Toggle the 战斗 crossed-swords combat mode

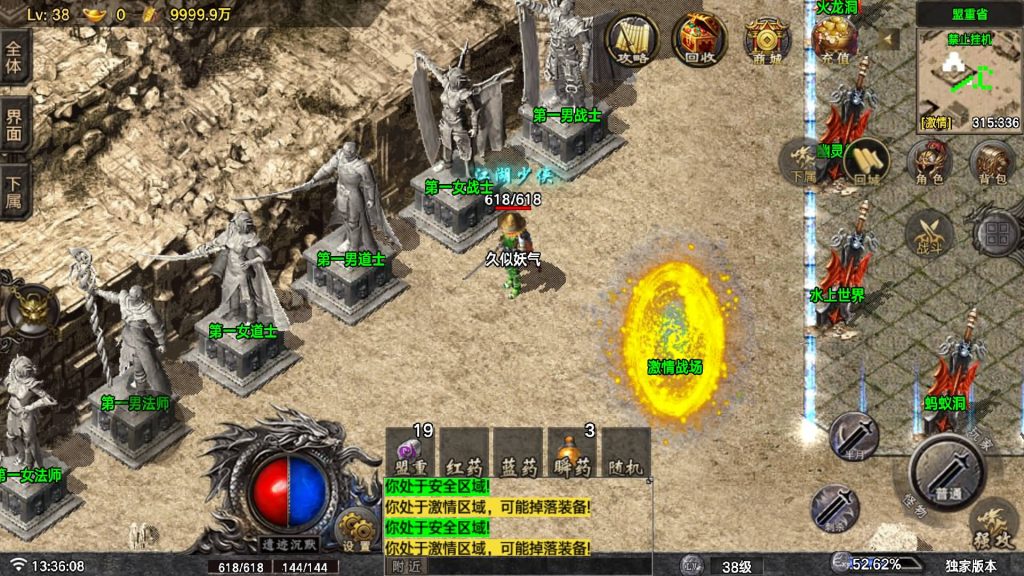[x=929, y=234]
